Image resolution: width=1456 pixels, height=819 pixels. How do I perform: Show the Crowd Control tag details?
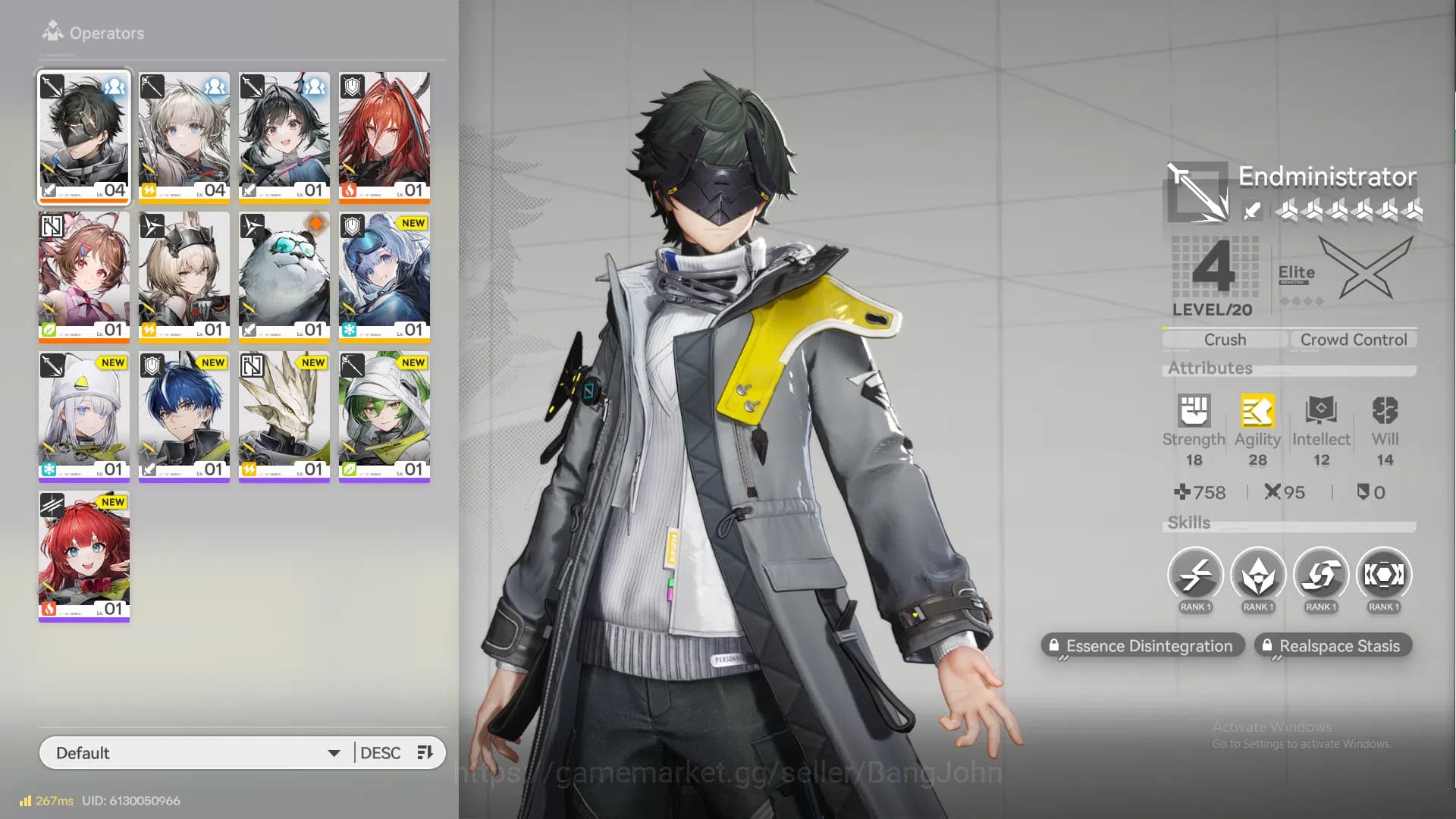[x=1354, y=340]
